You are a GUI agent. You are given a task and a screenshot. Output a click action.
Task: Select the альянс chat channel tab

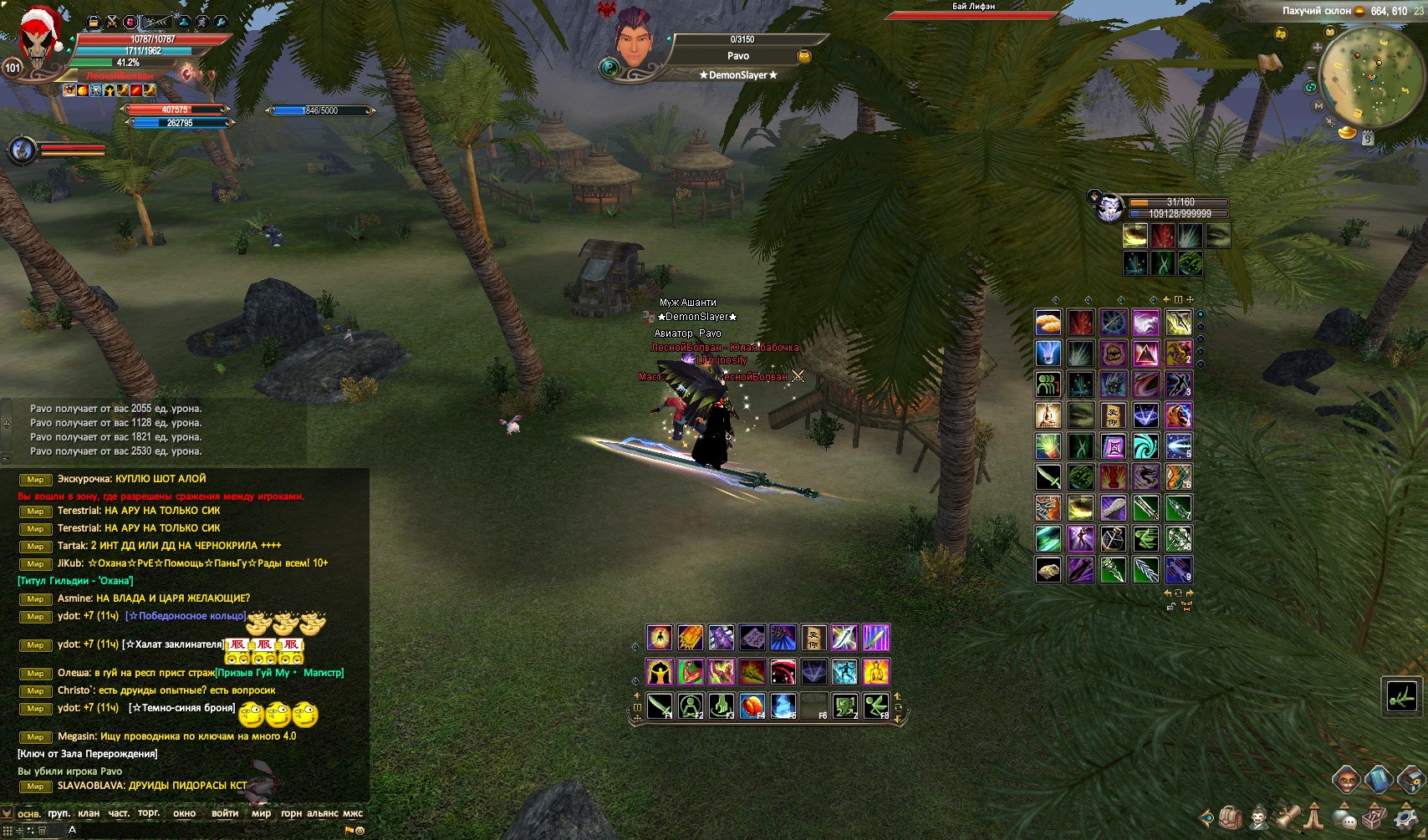(323, 813)
